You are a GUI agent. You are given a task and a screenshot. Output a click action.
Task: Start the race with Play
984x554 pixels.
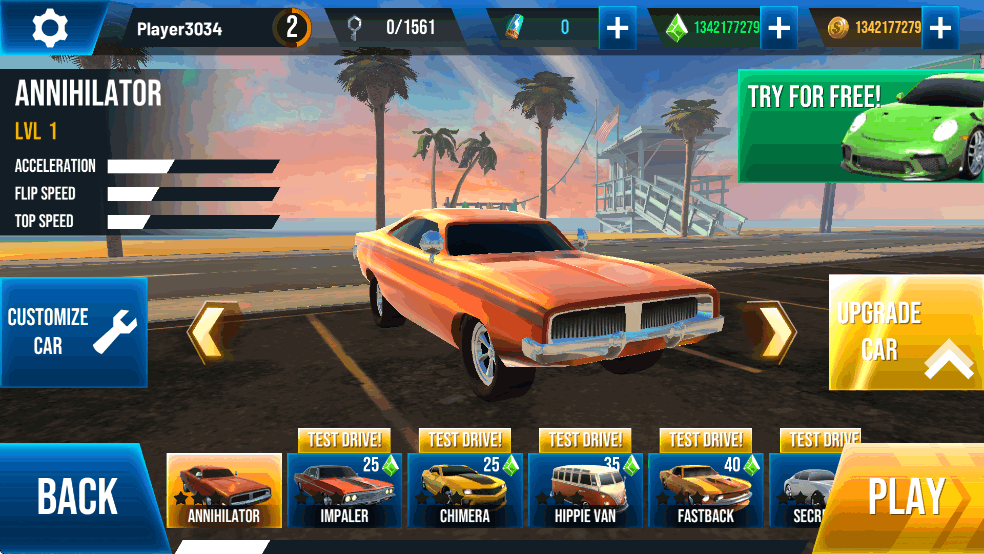pyautogui.click(x=905, y=497)
